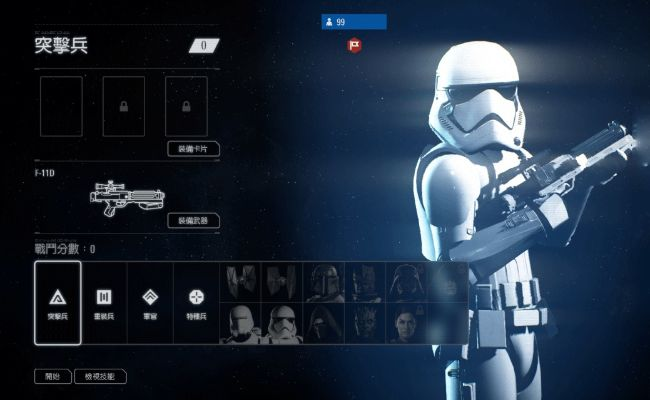
Task: Choose the Darth Maul hero portrait
Action: tap(365, 323)
